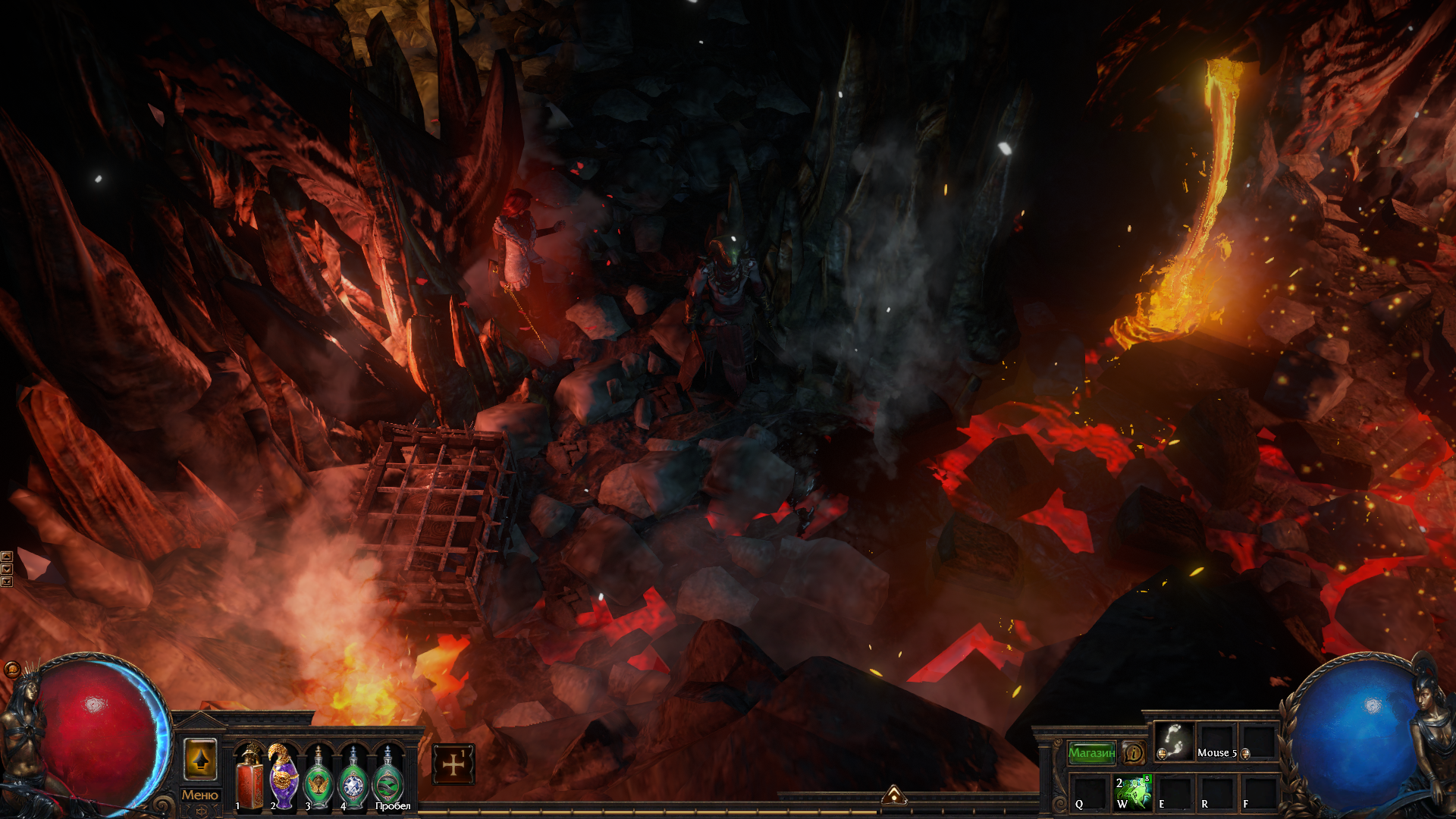Screen dimensions: 1456x819
Task: Activate the green skill bound to W
Action: 1132,792
